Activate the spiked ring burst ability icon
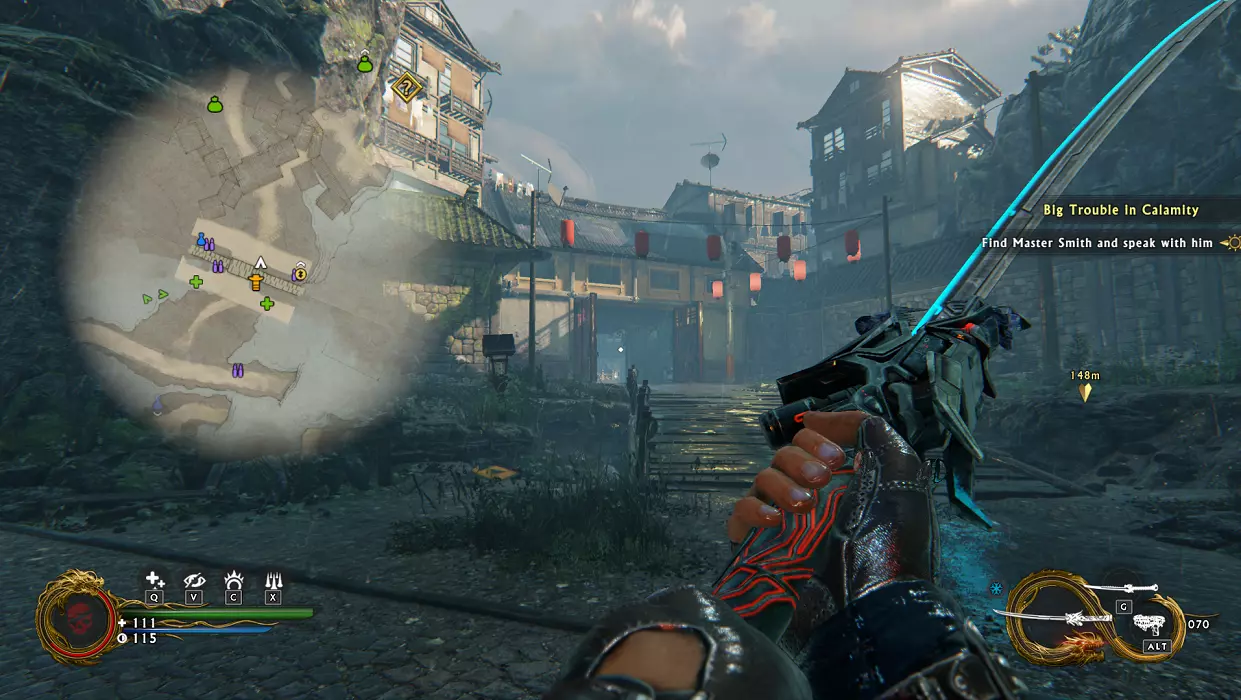Screen dimensions: 1241x700 coord(233,579)
